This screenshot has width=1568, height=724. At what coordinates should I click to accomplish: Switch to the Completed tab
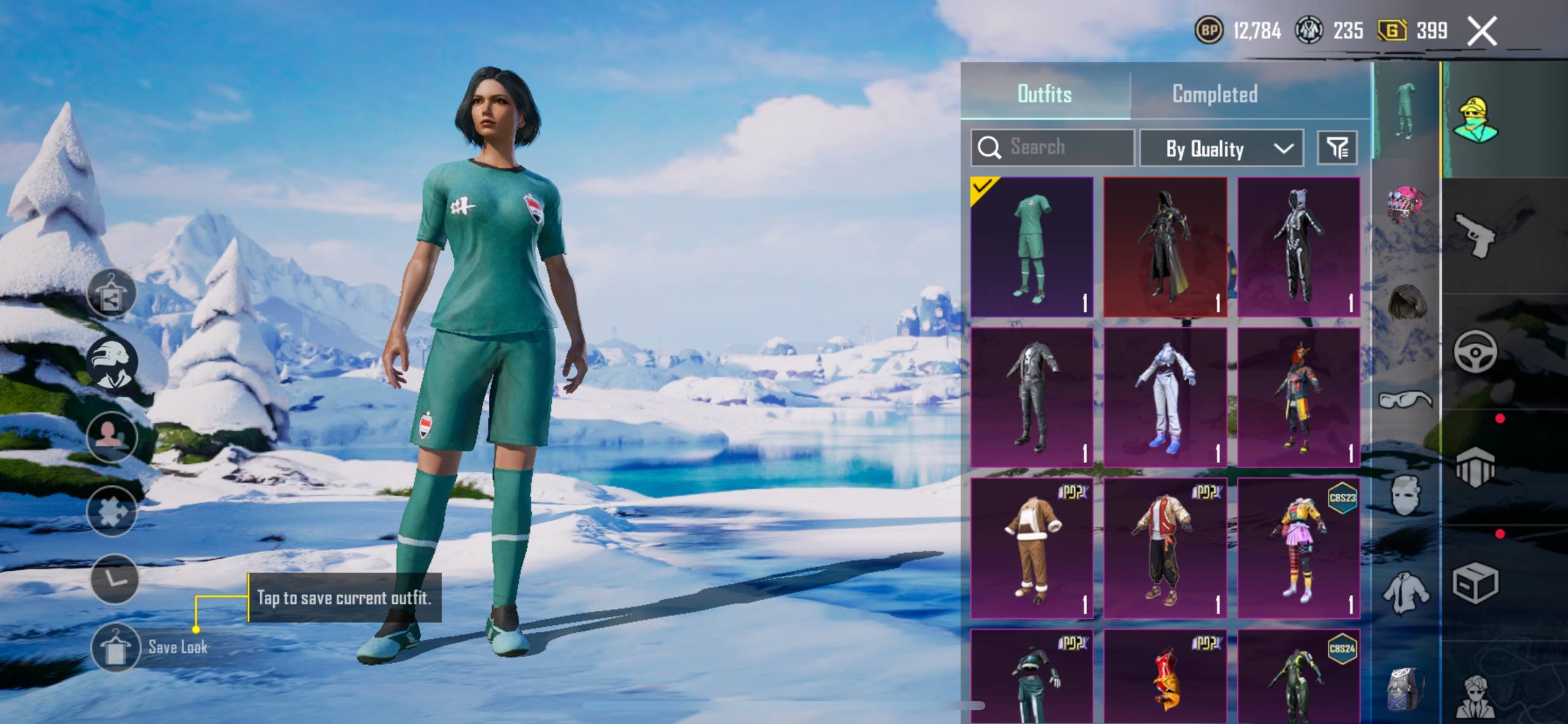(1215, 94)
